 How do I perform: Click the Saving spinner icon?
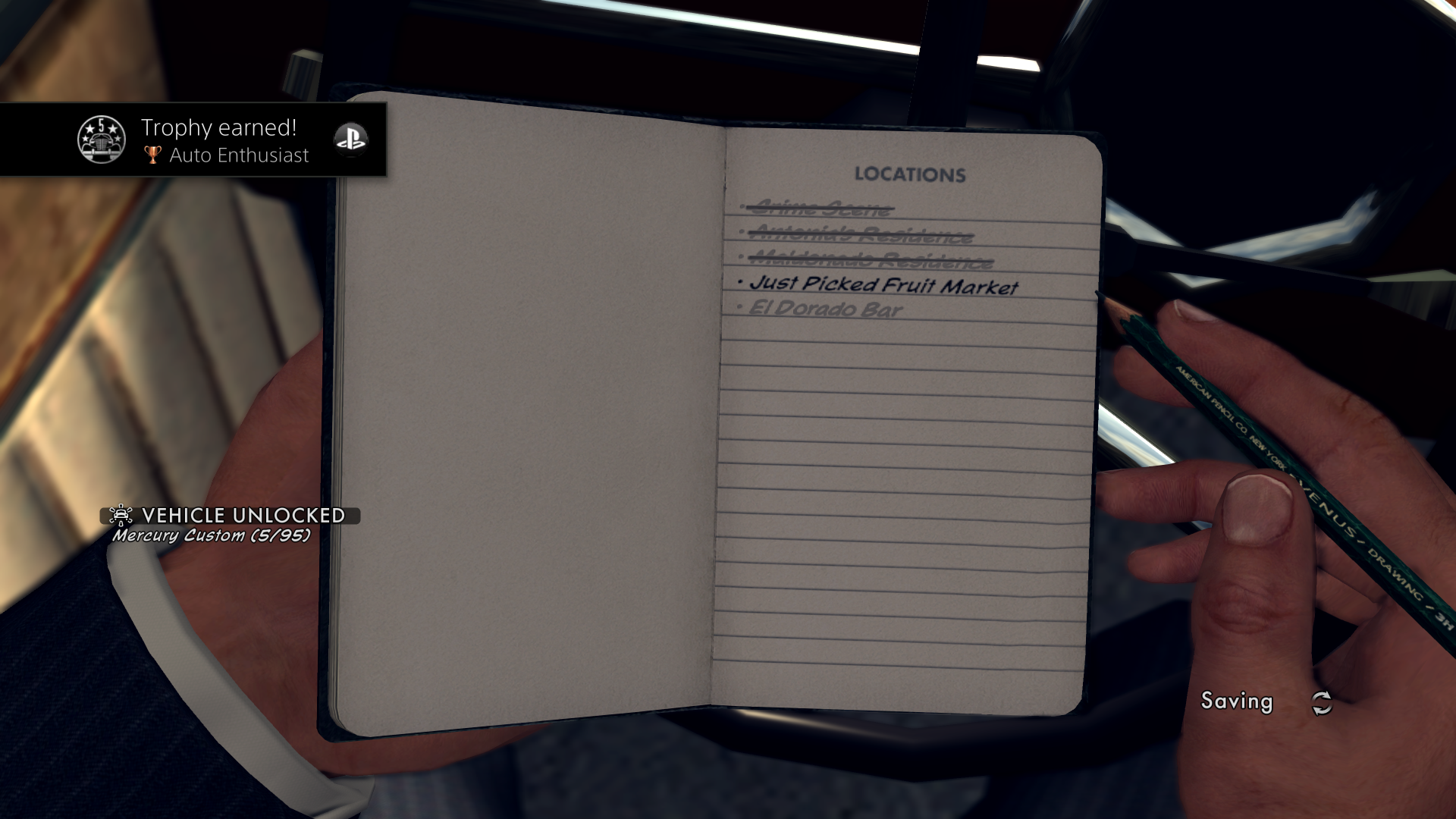(1322, 702)
